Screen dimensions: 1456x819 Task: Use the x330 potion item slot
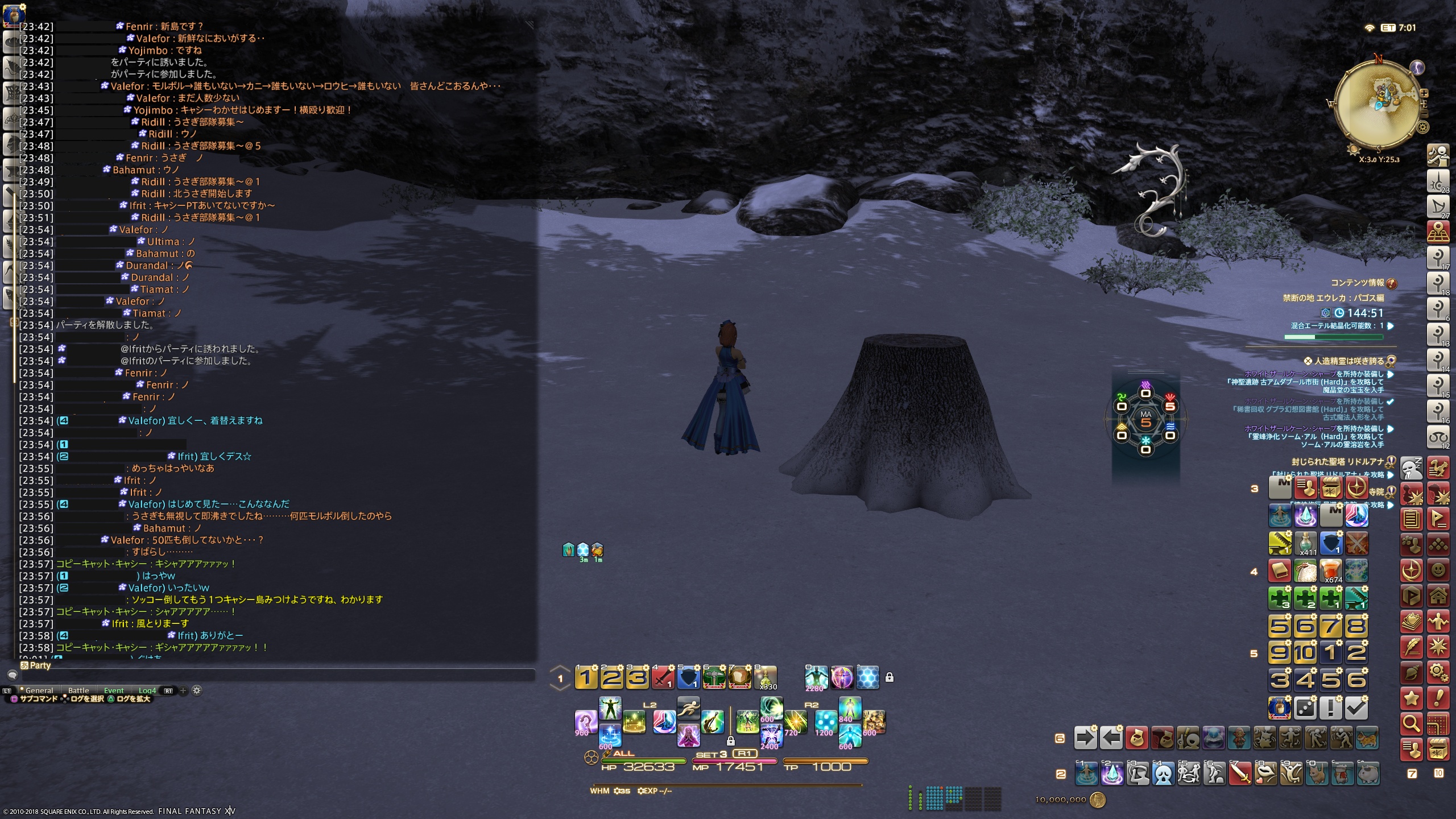pos(765,677)
